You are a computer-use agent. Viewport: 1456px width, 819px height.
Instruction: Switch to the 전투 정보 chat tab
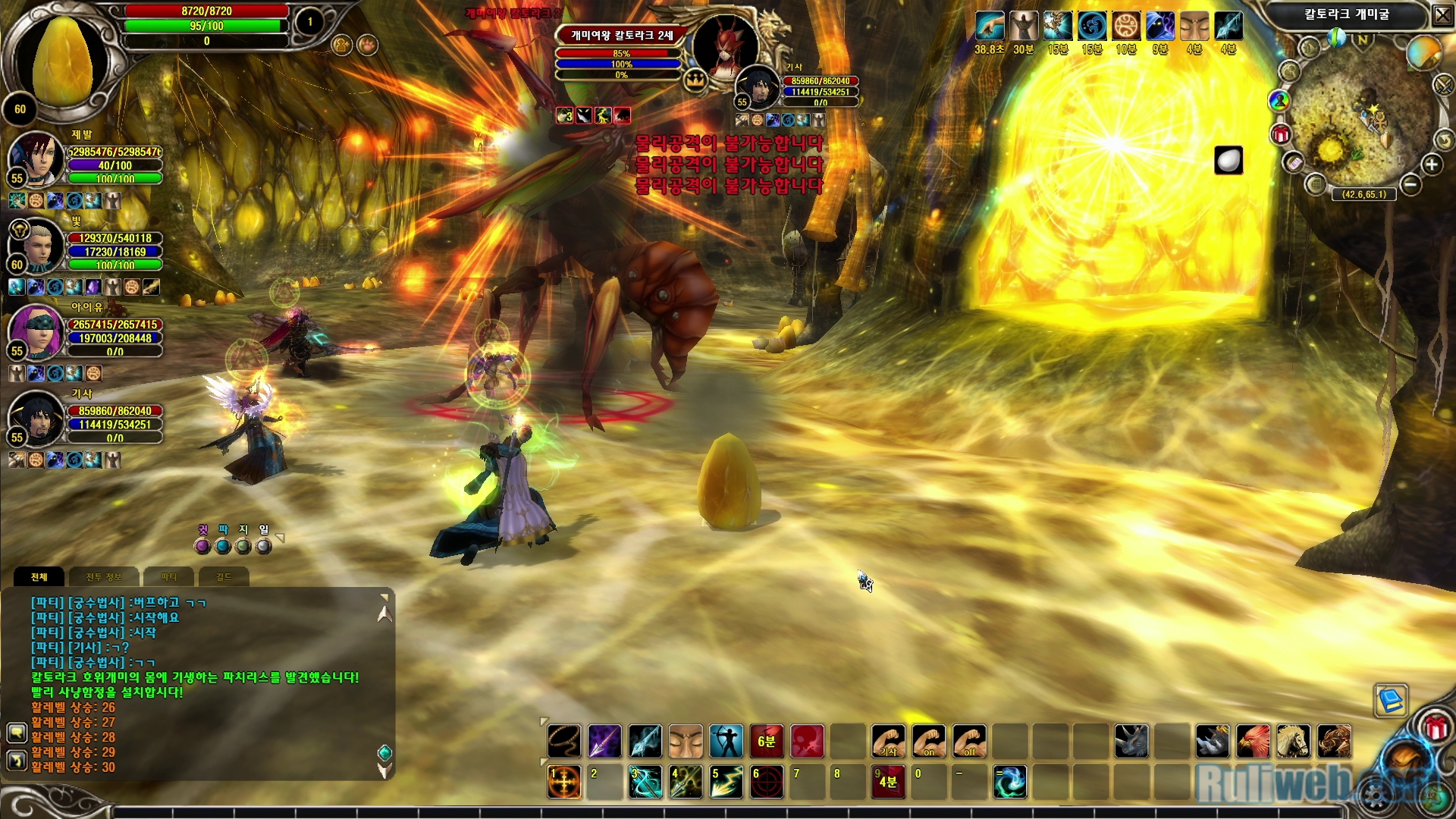point(104,577)
